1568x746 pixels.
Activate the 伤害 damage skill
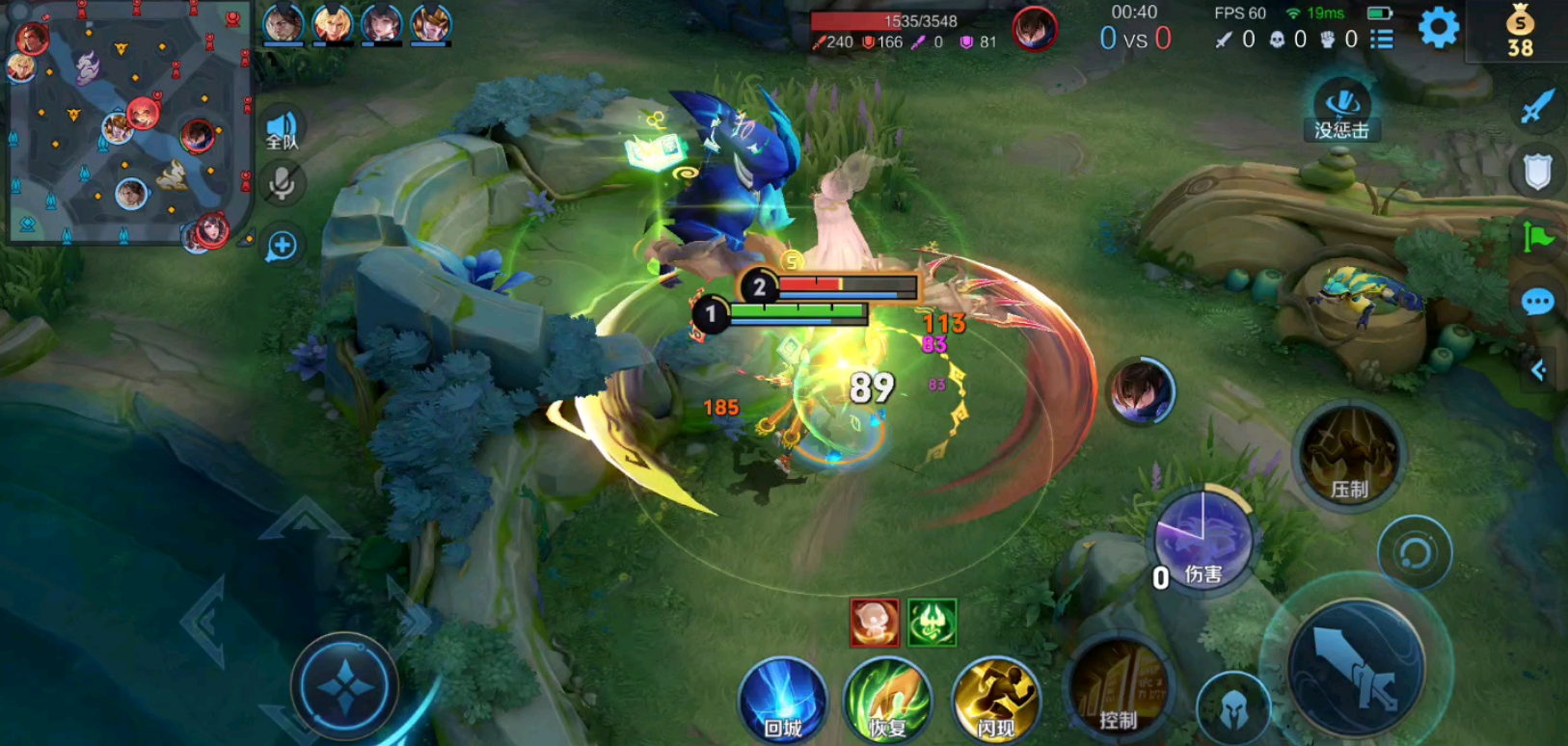pos(1203,540)
